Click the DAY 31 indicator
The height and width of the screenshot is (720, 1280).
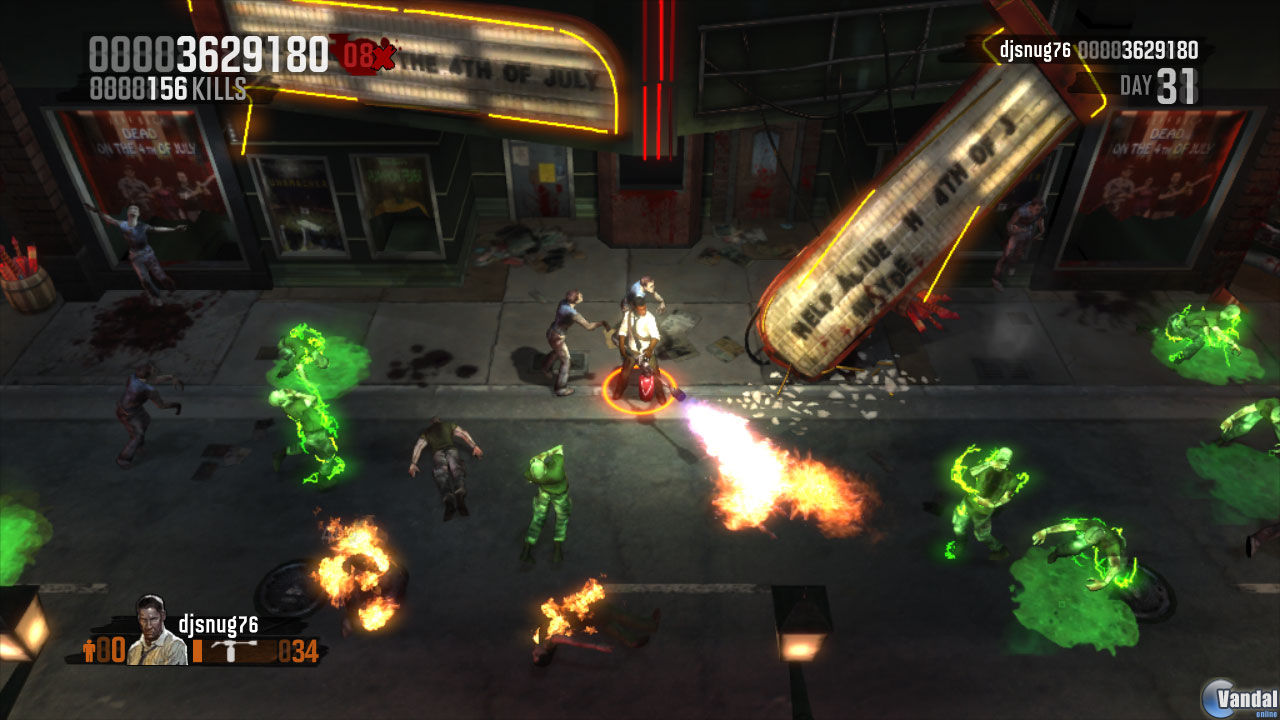pyautogui.click(x=1162, y=83)
